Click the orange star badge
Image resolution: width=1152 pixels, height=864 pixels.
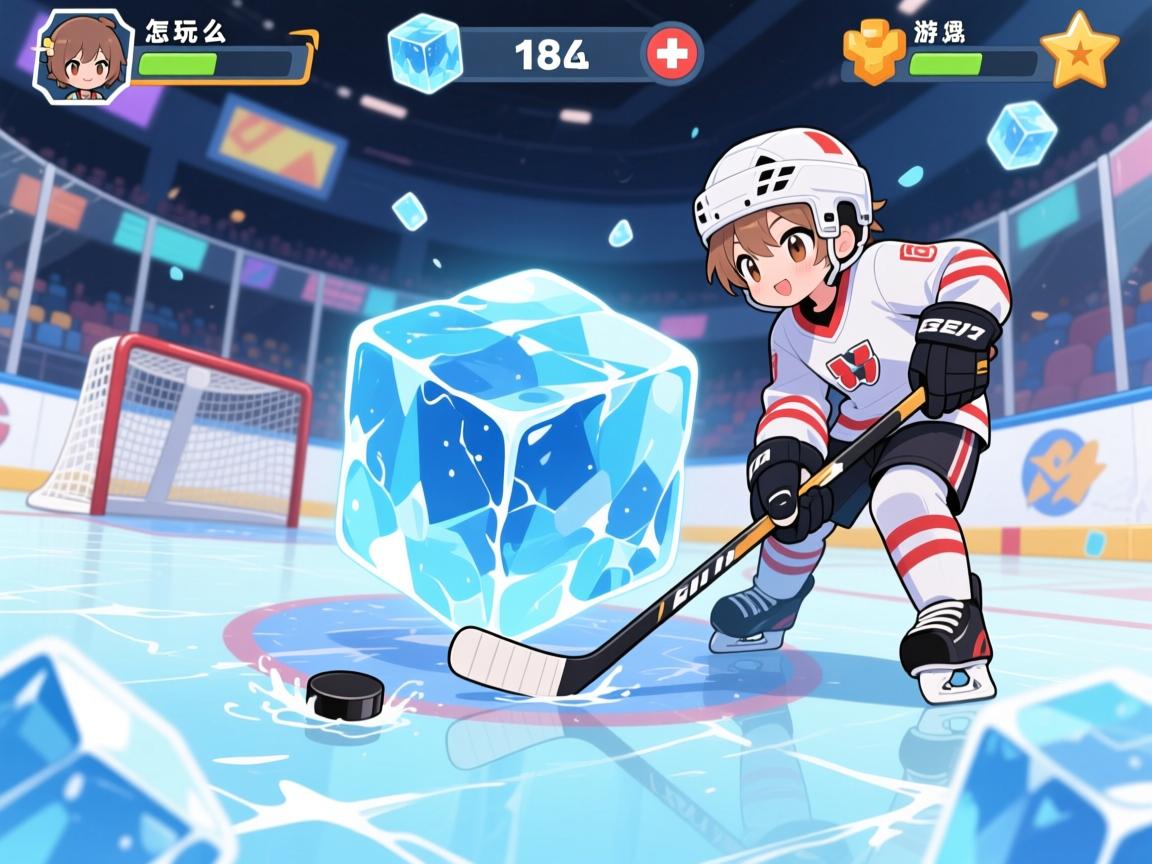coord(1079,50)
